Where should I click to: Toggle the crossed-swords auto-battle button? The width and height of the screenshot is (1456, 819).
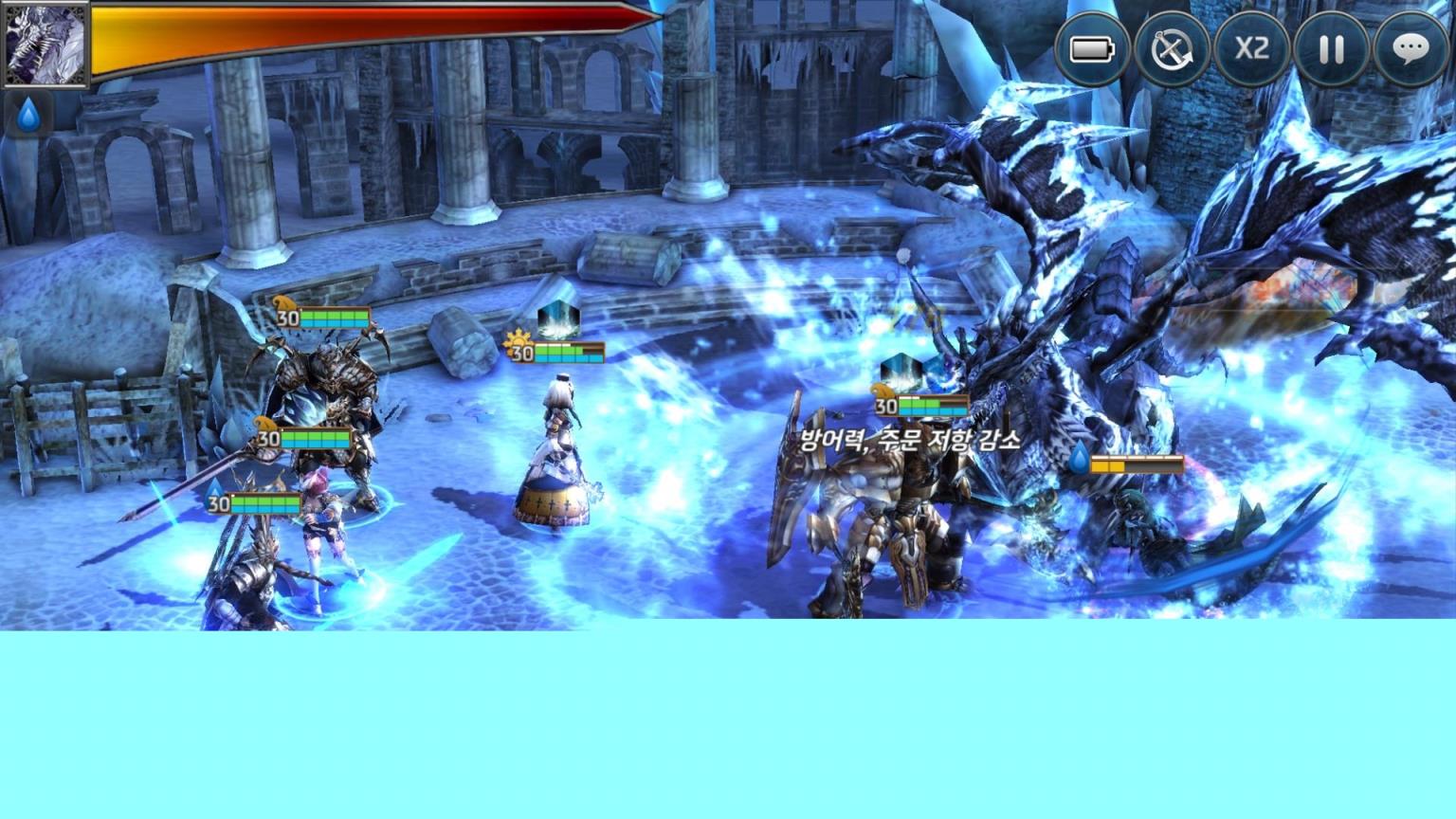1172,48
